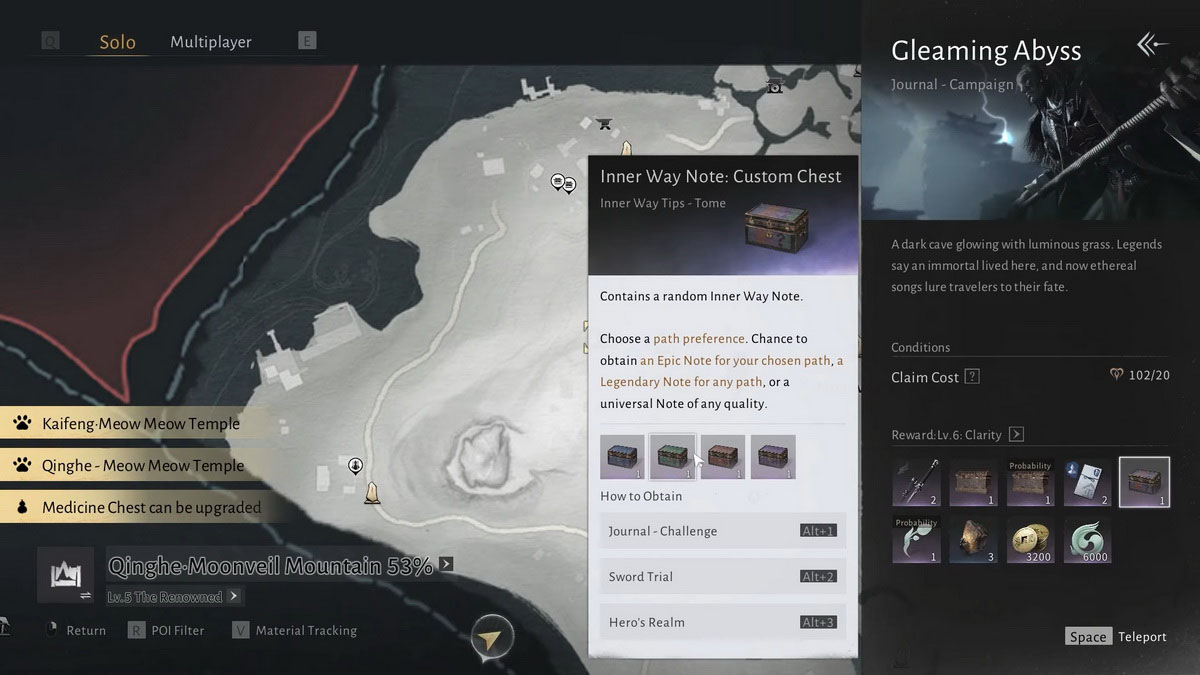Select the highlighted custom chest reward slot

[1144, 482]
